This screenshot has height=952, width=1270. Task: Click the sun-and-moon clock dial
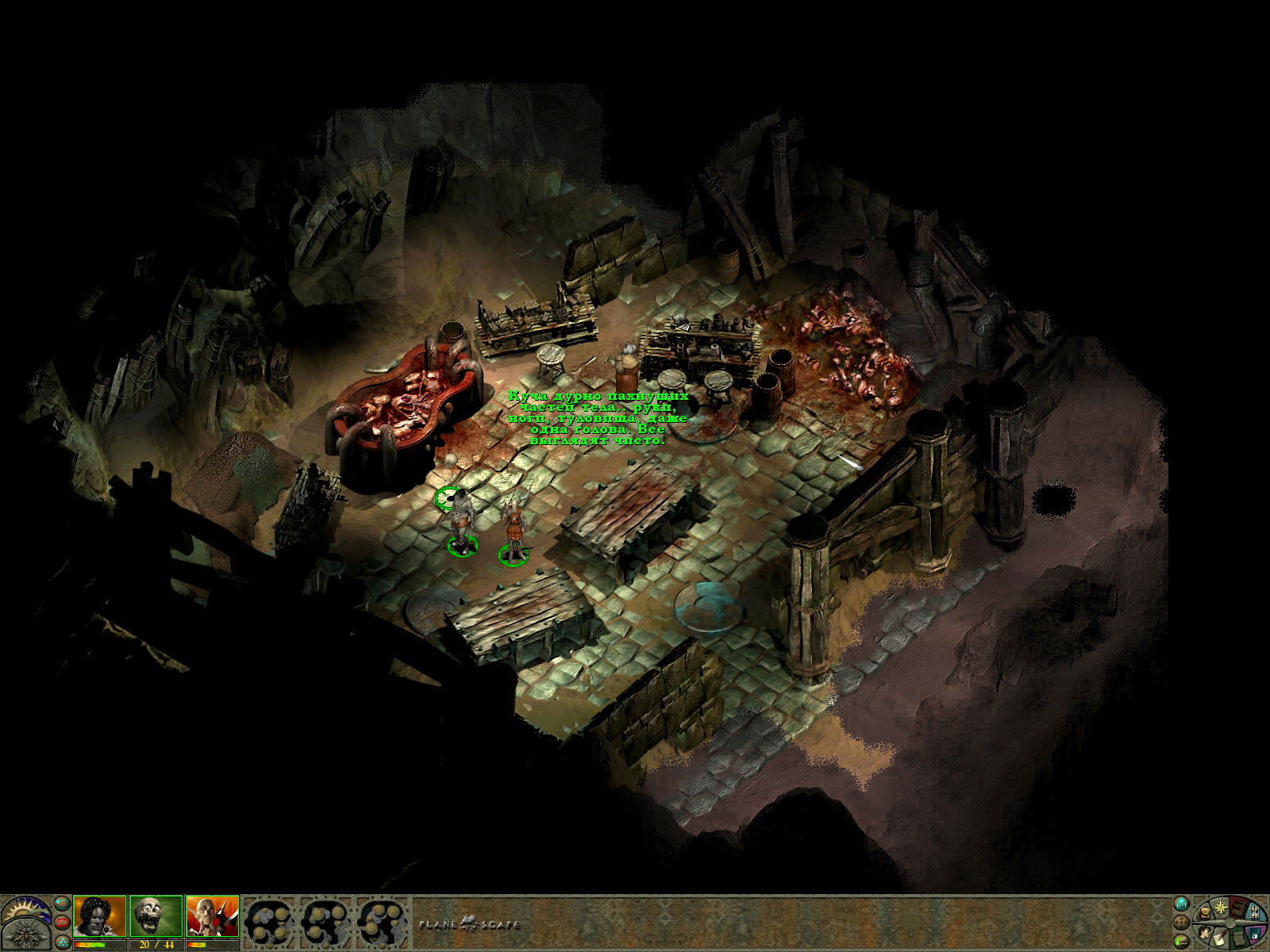click(25, 911)
